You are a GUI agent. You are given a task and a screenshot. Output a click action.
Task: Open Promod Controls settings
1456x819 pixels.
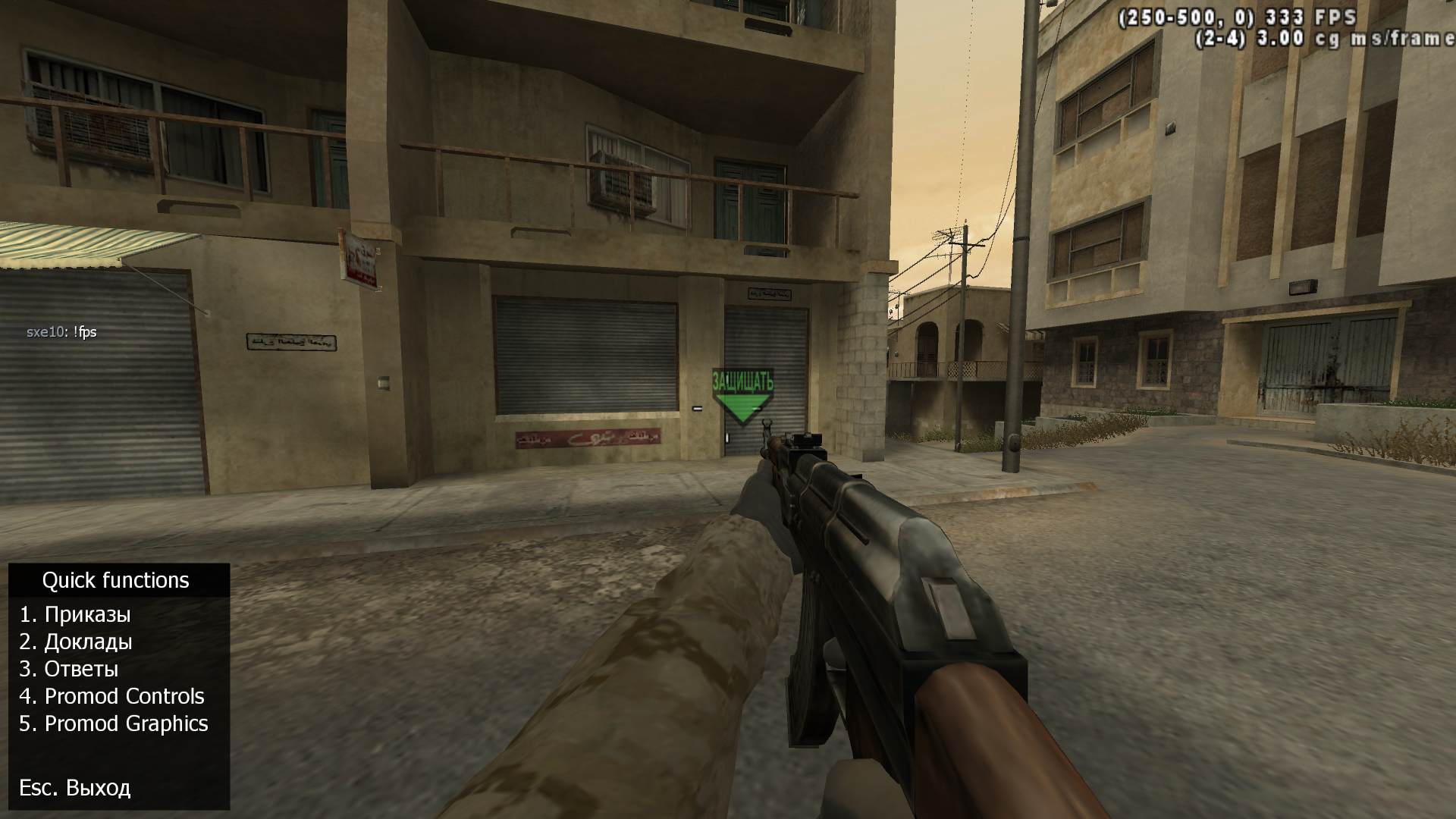point(111,696)
